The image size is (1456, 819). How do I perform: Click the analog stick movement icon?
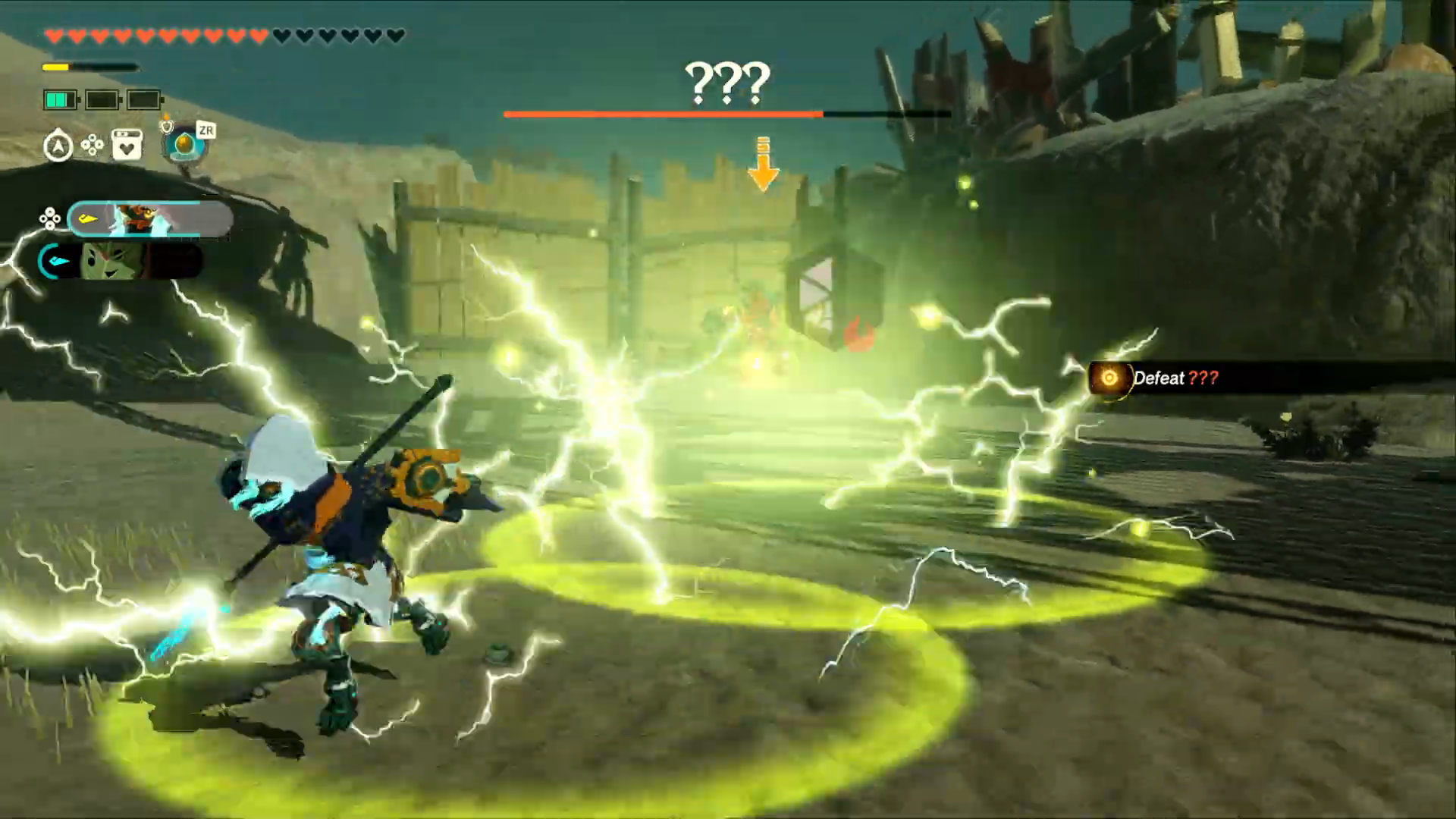[58, 145]
